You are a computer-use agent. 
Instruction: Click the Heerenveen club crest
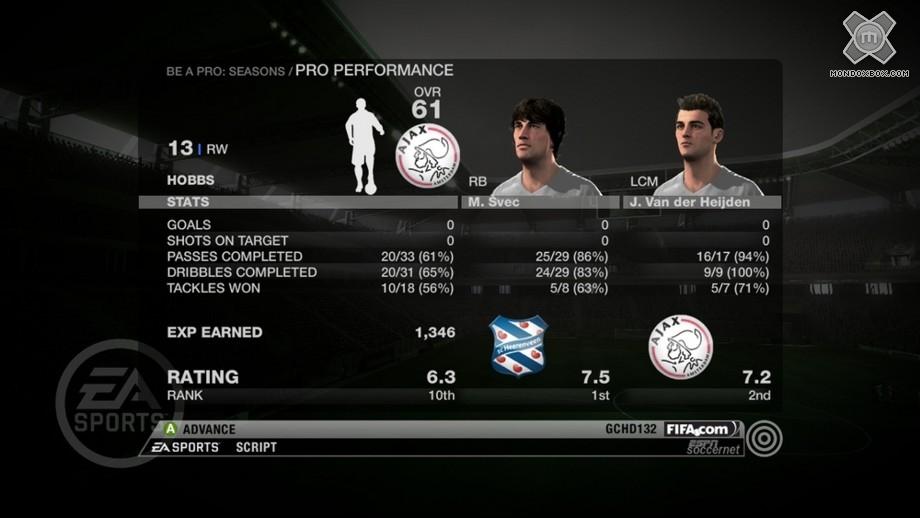[518, 346]
